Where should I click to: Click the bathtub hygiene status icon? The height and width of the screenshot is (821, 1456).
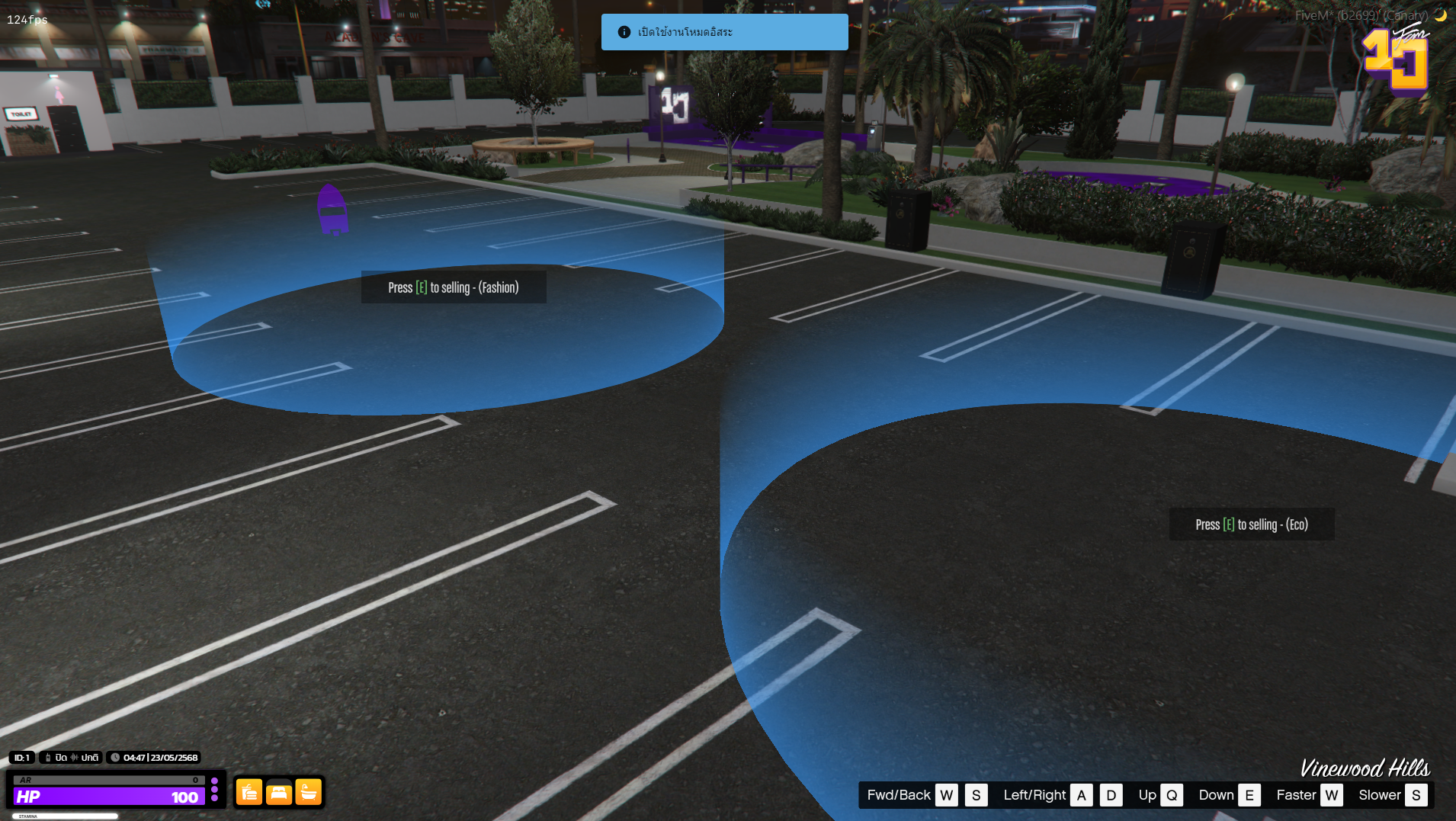[x=309, y=793]
